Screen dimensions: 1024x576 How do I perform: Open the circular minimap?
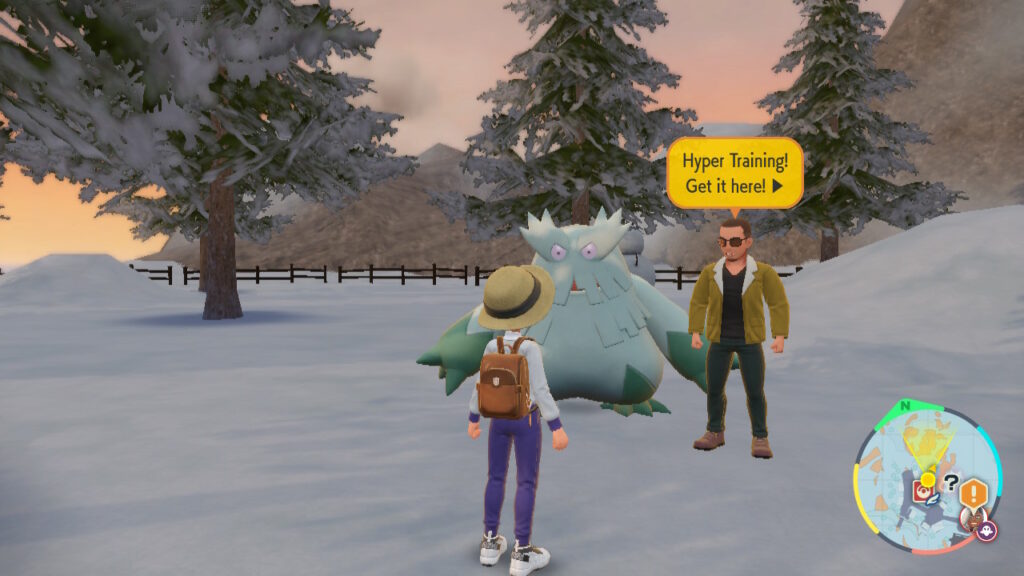927,478
